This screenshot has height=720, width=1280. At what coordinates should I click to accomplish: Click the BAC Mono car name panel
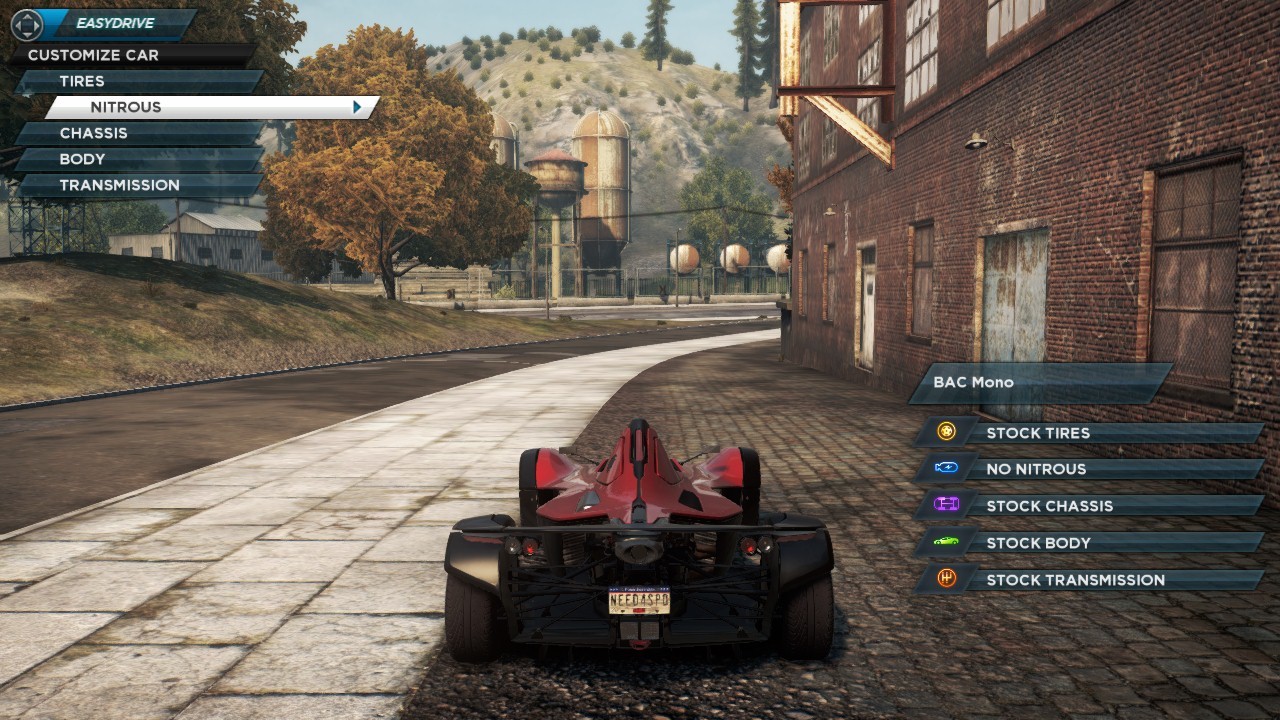[x=1040, y=382]
